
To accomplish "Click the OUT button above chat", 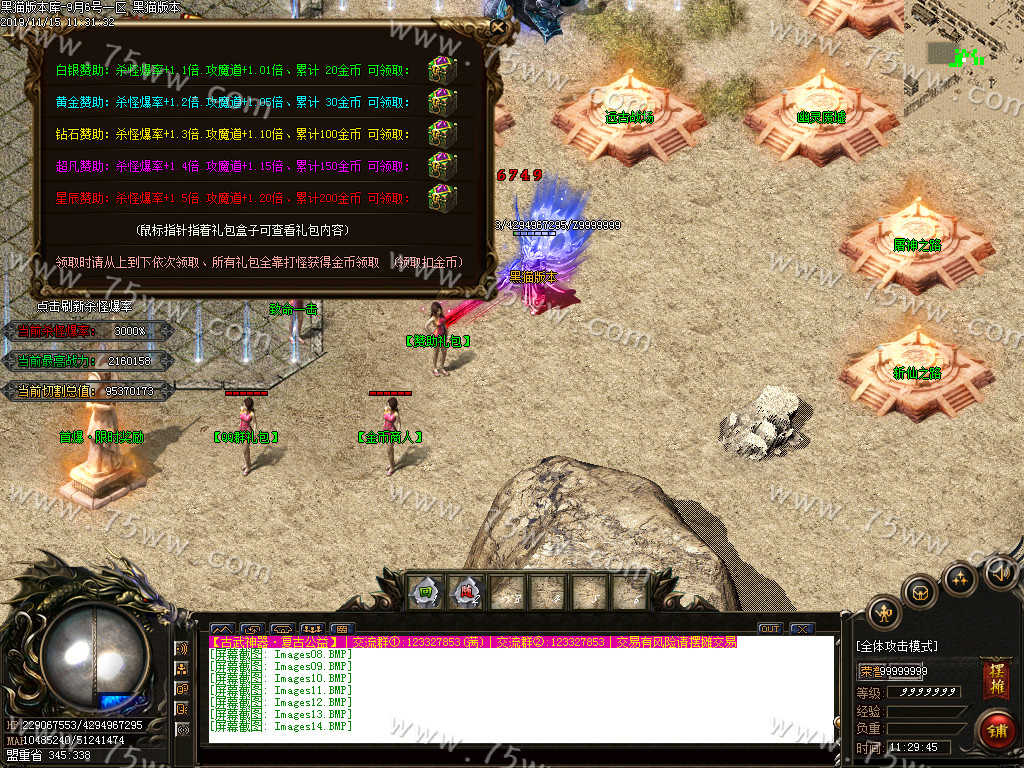I will point(769,629).
